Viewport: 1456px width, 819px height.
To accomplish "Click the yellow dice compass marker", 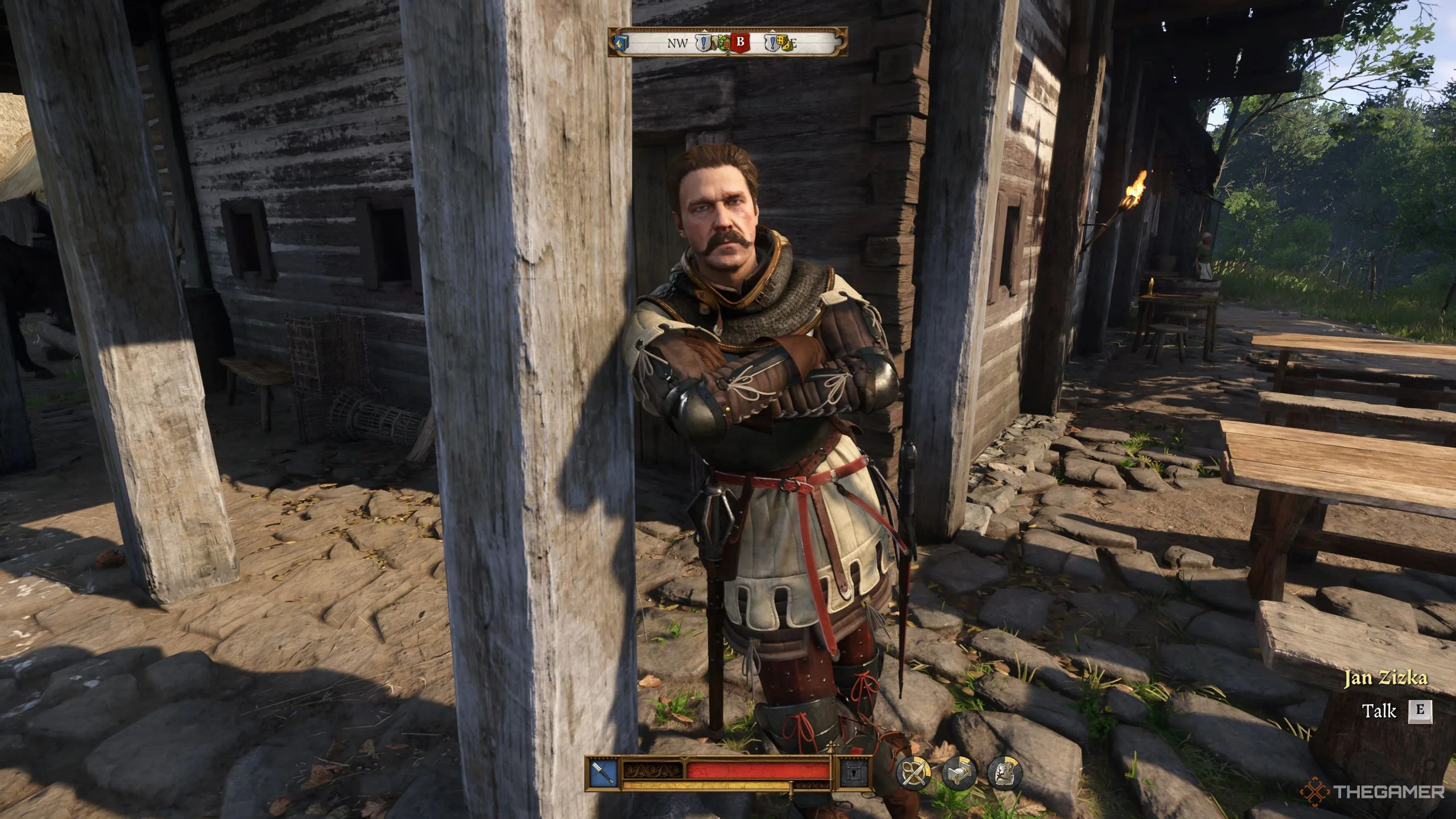I will click(784, 43).
